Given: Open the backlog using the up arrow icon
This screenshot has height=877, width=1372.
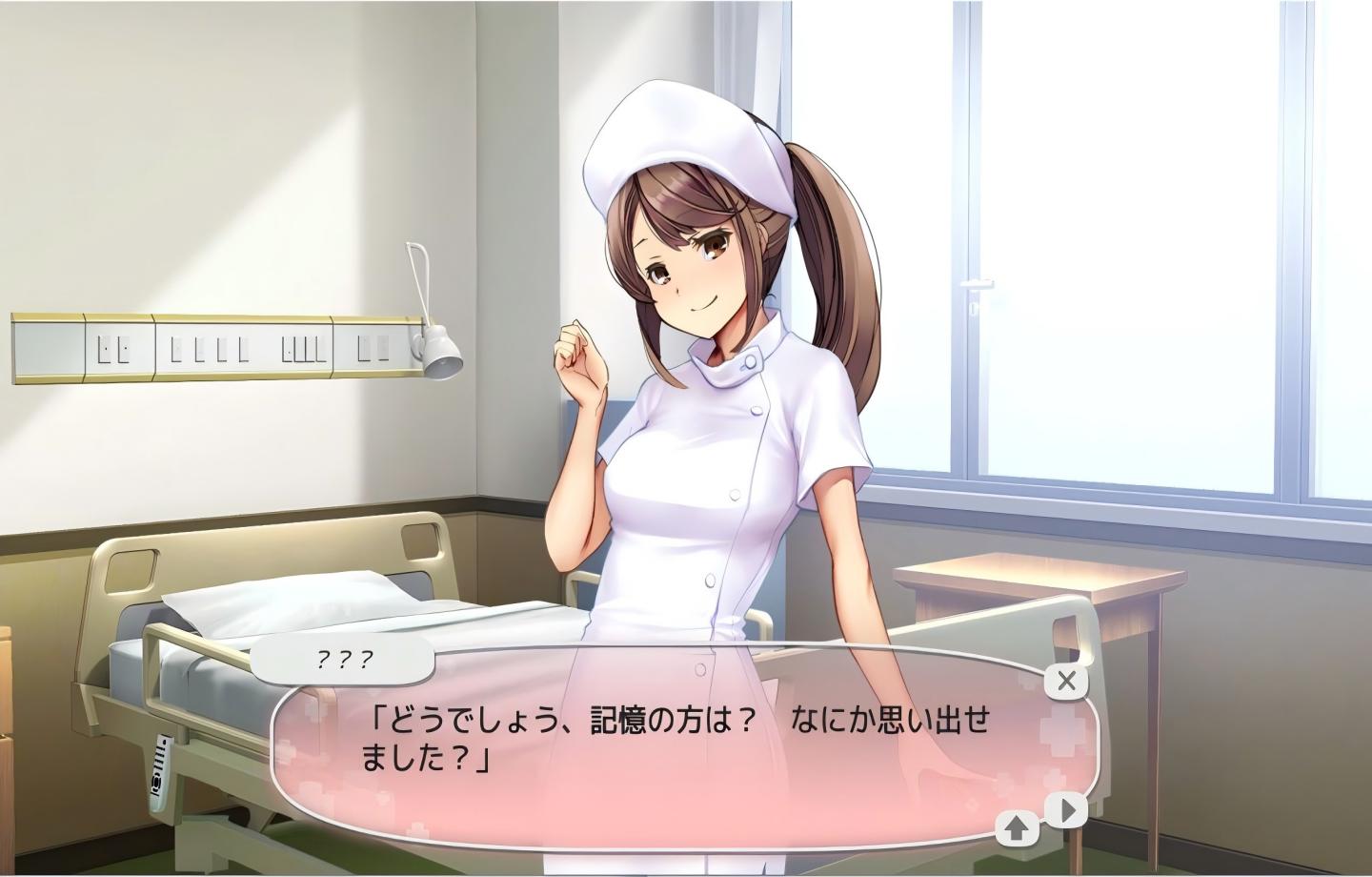Looking at the screenshot, I should [1015, 827].
